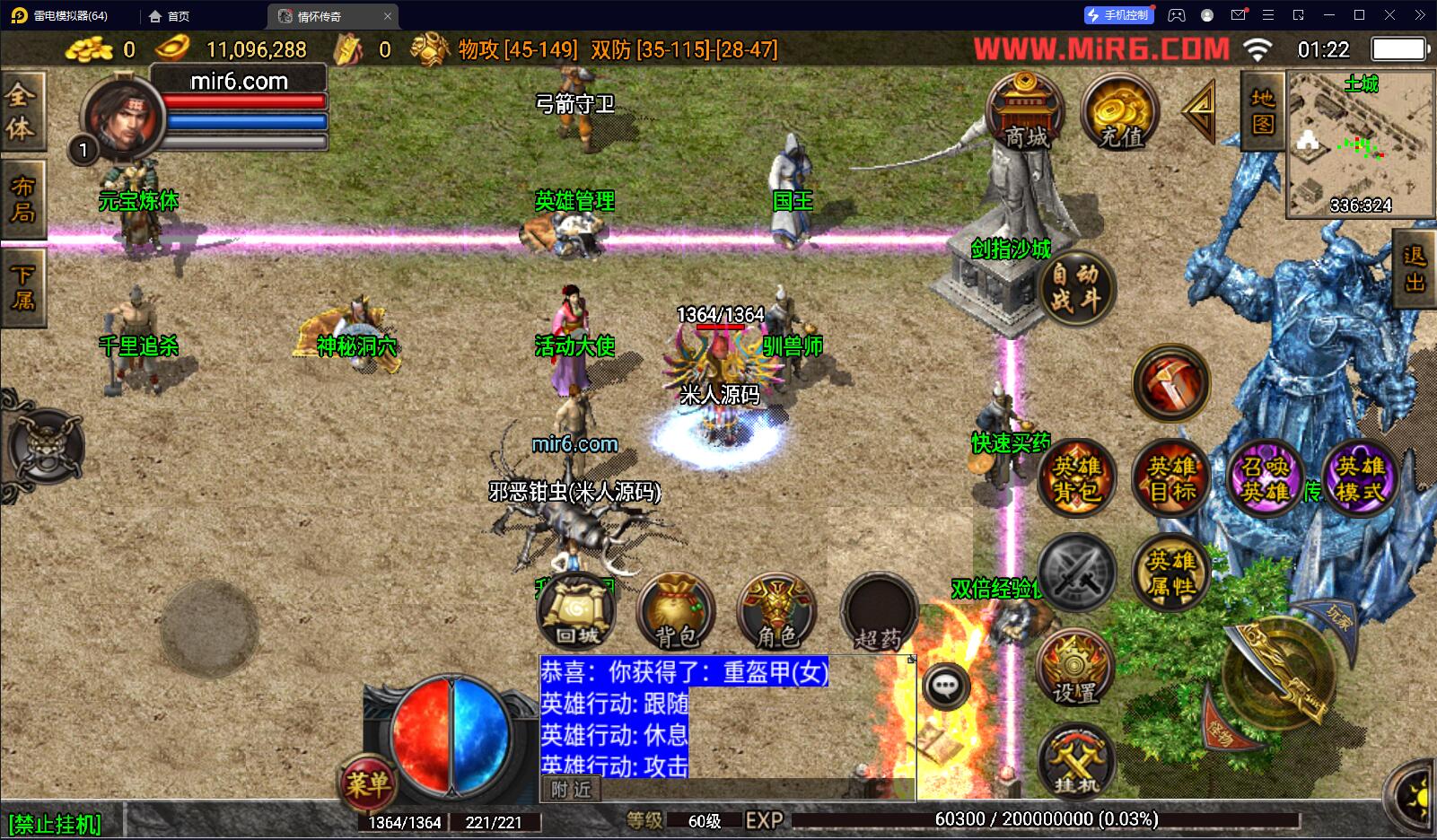Image resolution: width=1437 pixels, height=840 pixels.
Task: Select the 英雄目标 hero target button
Action: coord(1171,478)
